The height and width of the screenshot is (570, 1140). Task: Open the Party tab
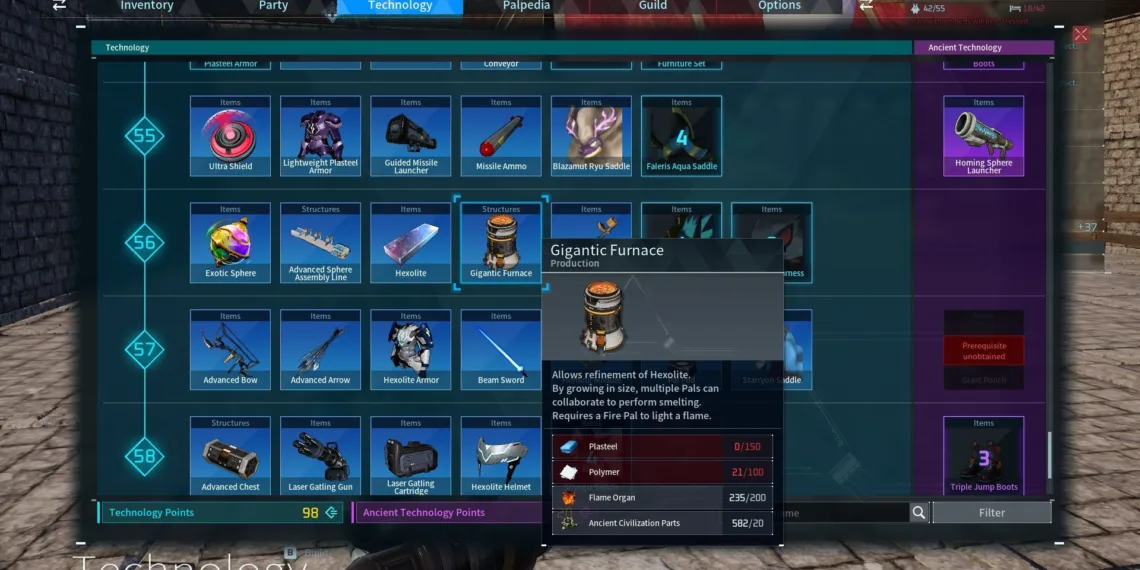click(x=273, y=6)
